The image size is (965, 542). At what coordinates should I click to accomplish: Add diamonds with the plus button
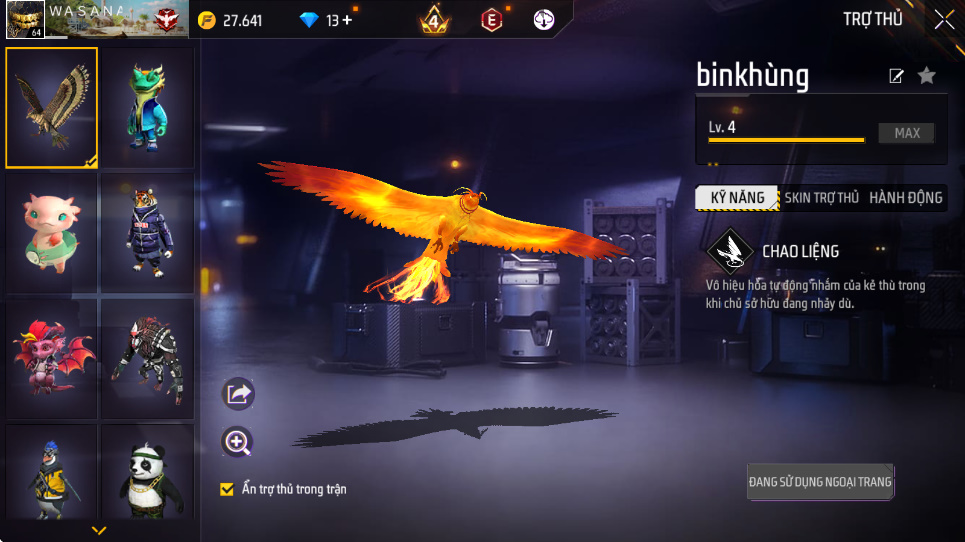pos(347,20)
